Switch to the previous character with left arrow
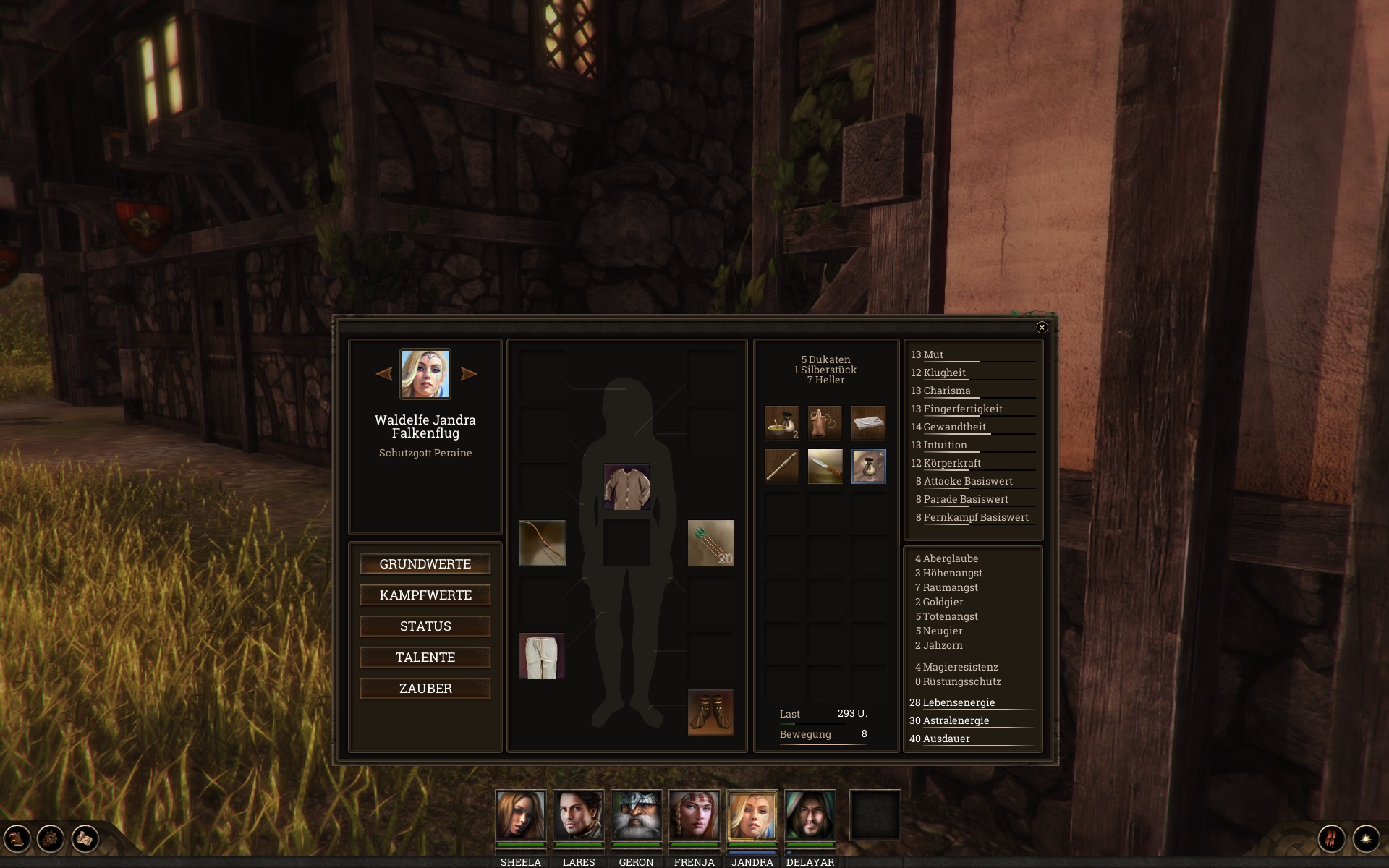 click(x=384, y=374)
